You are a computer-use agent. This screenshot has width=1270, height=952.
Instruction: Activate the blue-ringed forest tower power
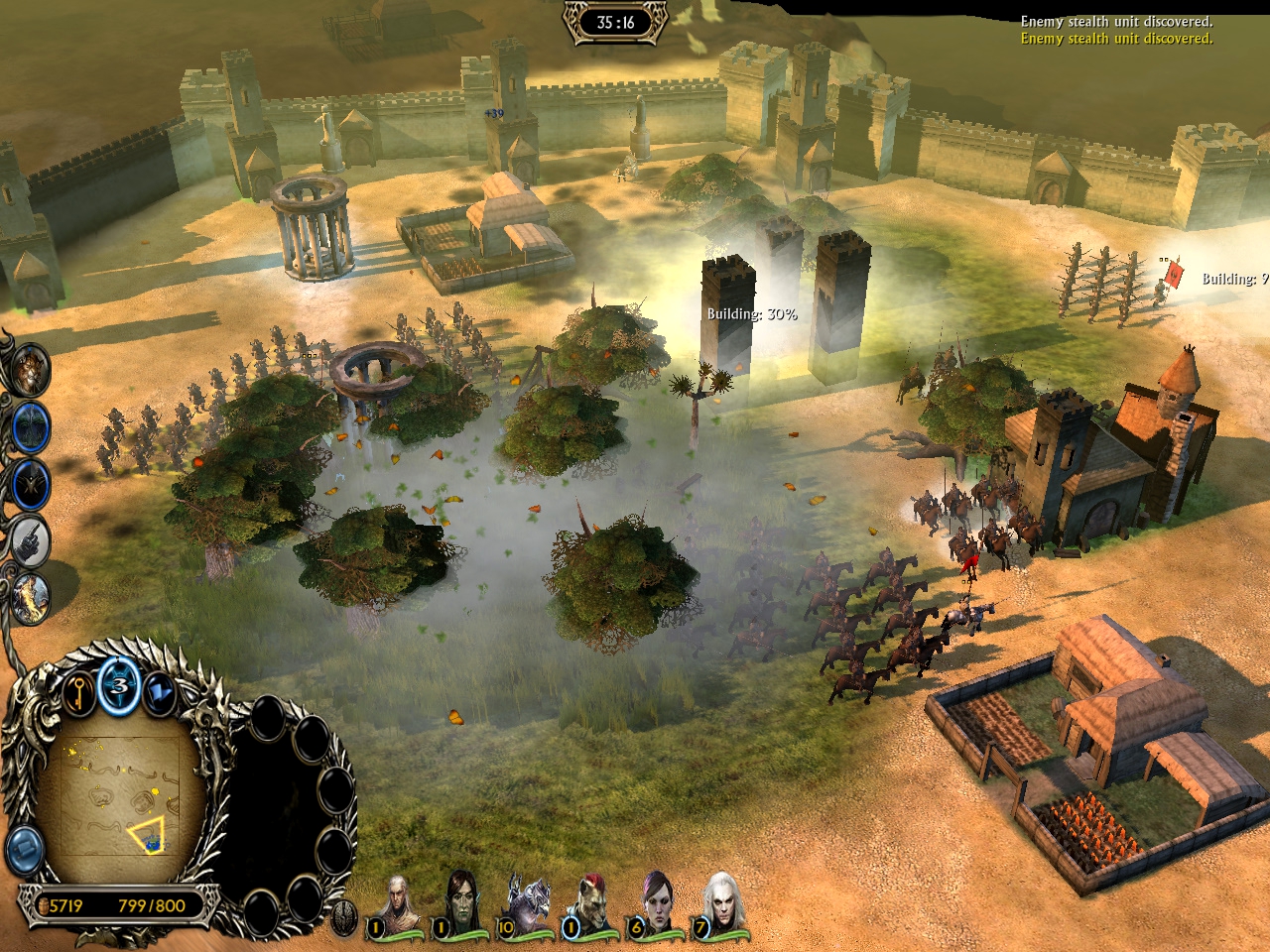click(x=32, y=426)
